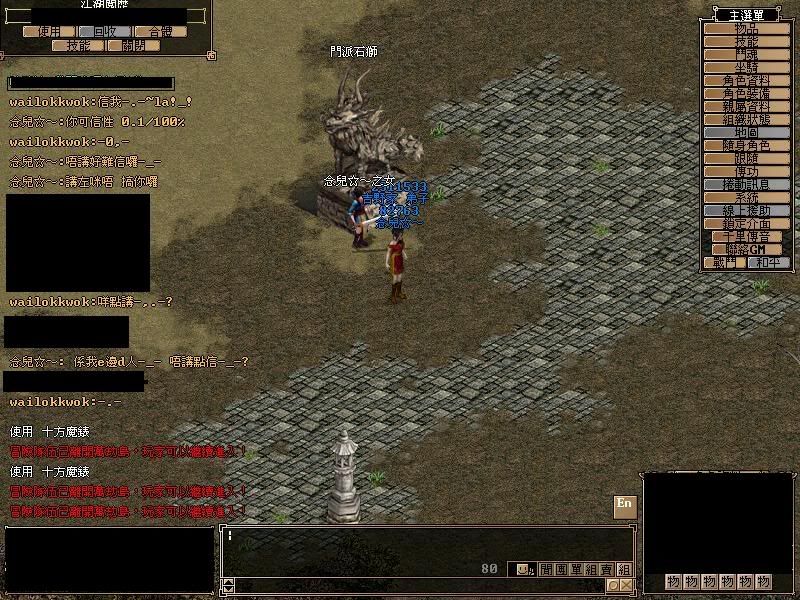The width and height of the screenshot is (800, 600).
Task: Show 組織狀態 organization status
Action: (746, 119)
